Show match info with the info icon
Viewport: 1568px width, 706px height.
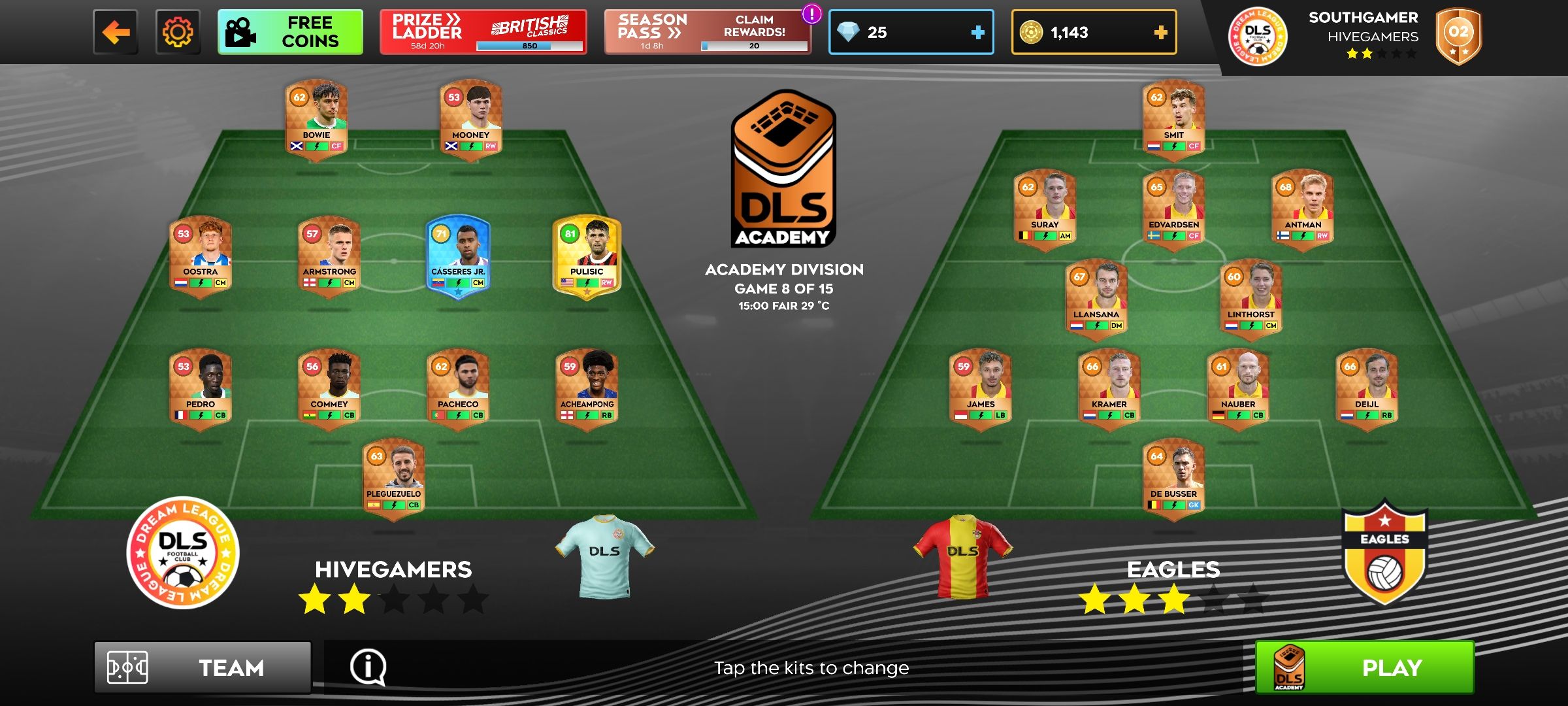click(368, 667)
